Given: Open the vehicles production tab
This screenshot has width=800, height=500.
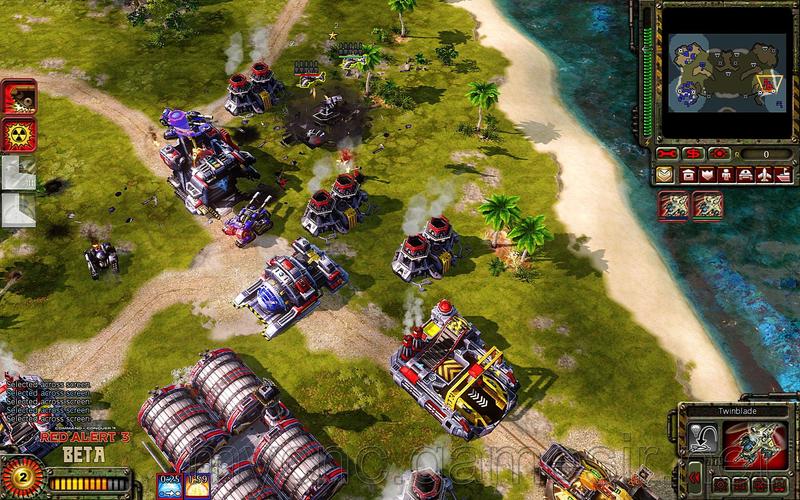Looking at the screenshot, I should point(747,175).
